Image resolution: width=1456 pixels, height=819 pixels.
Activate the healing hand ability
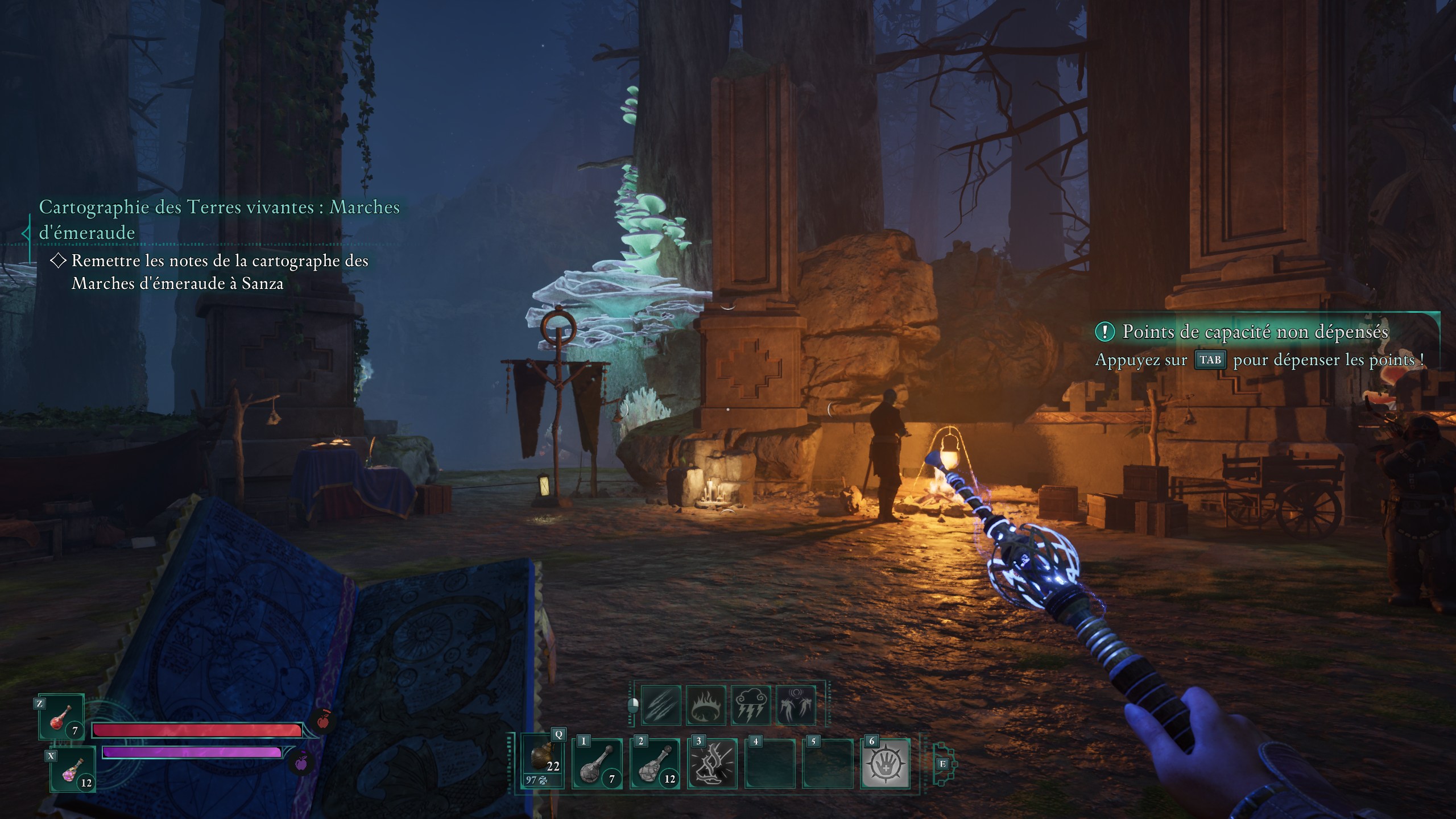click(x=885, y=763)
